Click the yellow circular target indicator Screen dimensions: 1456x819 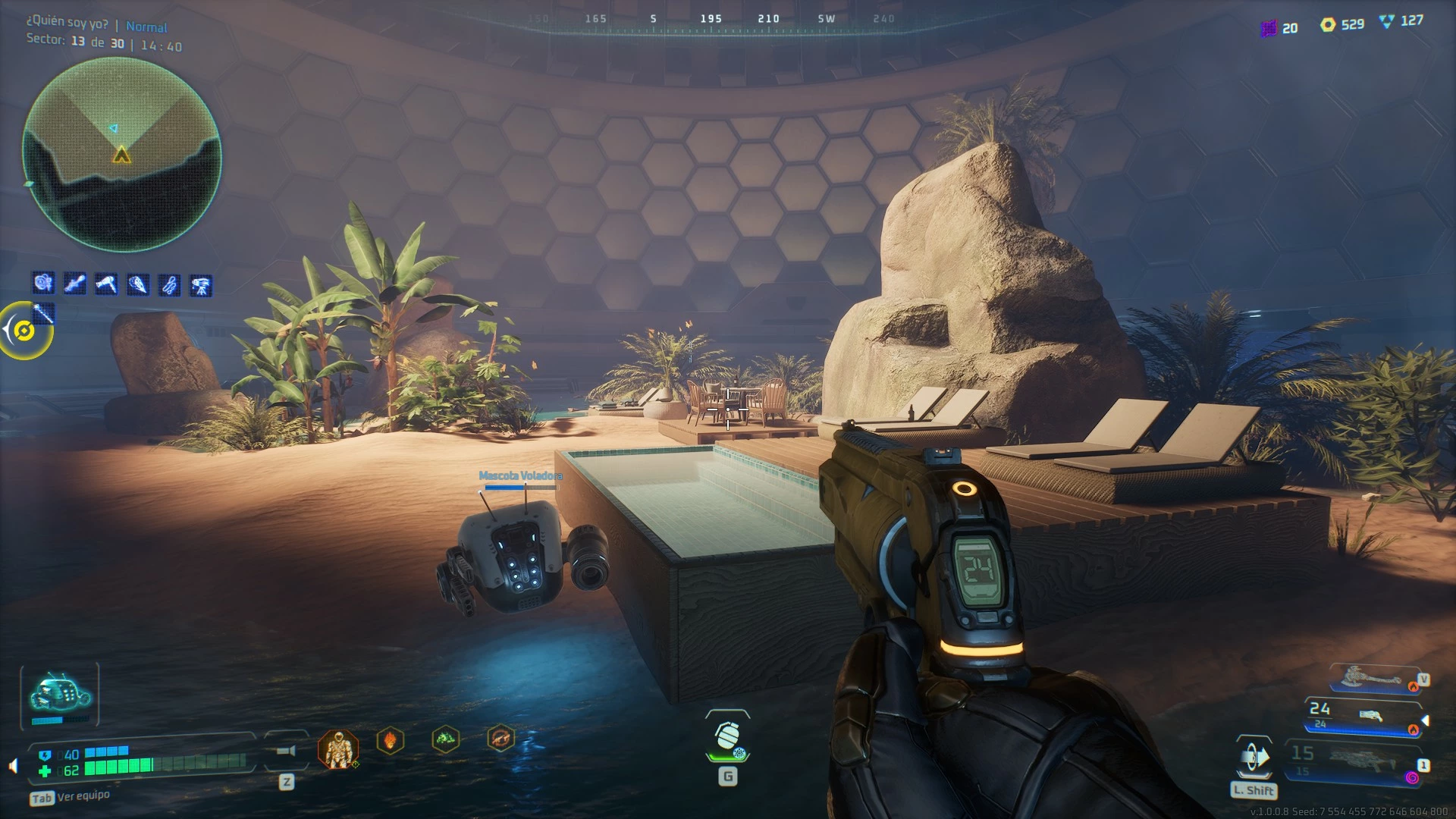click(25, 331)
